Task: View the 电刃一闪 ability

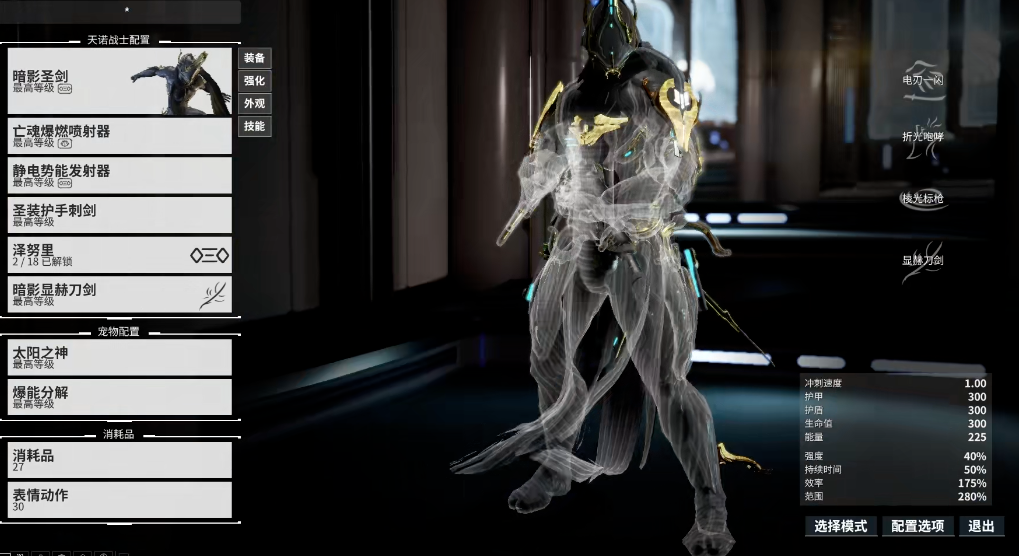Action: (x=922, y=82)
